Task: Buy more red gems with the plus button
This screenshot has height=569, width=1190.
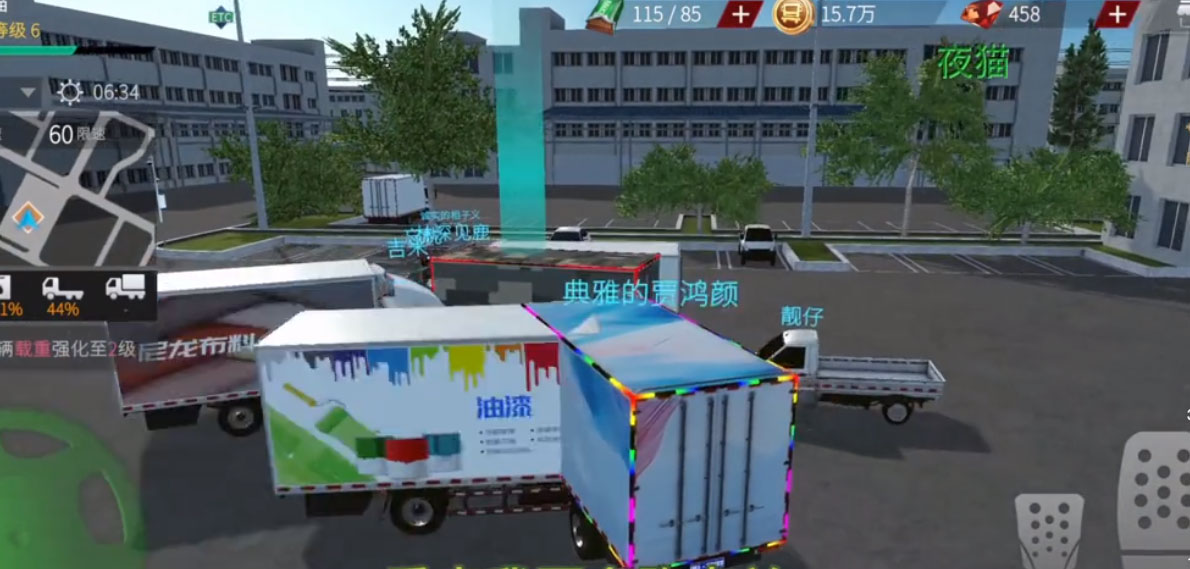Action: [1116, 14]
